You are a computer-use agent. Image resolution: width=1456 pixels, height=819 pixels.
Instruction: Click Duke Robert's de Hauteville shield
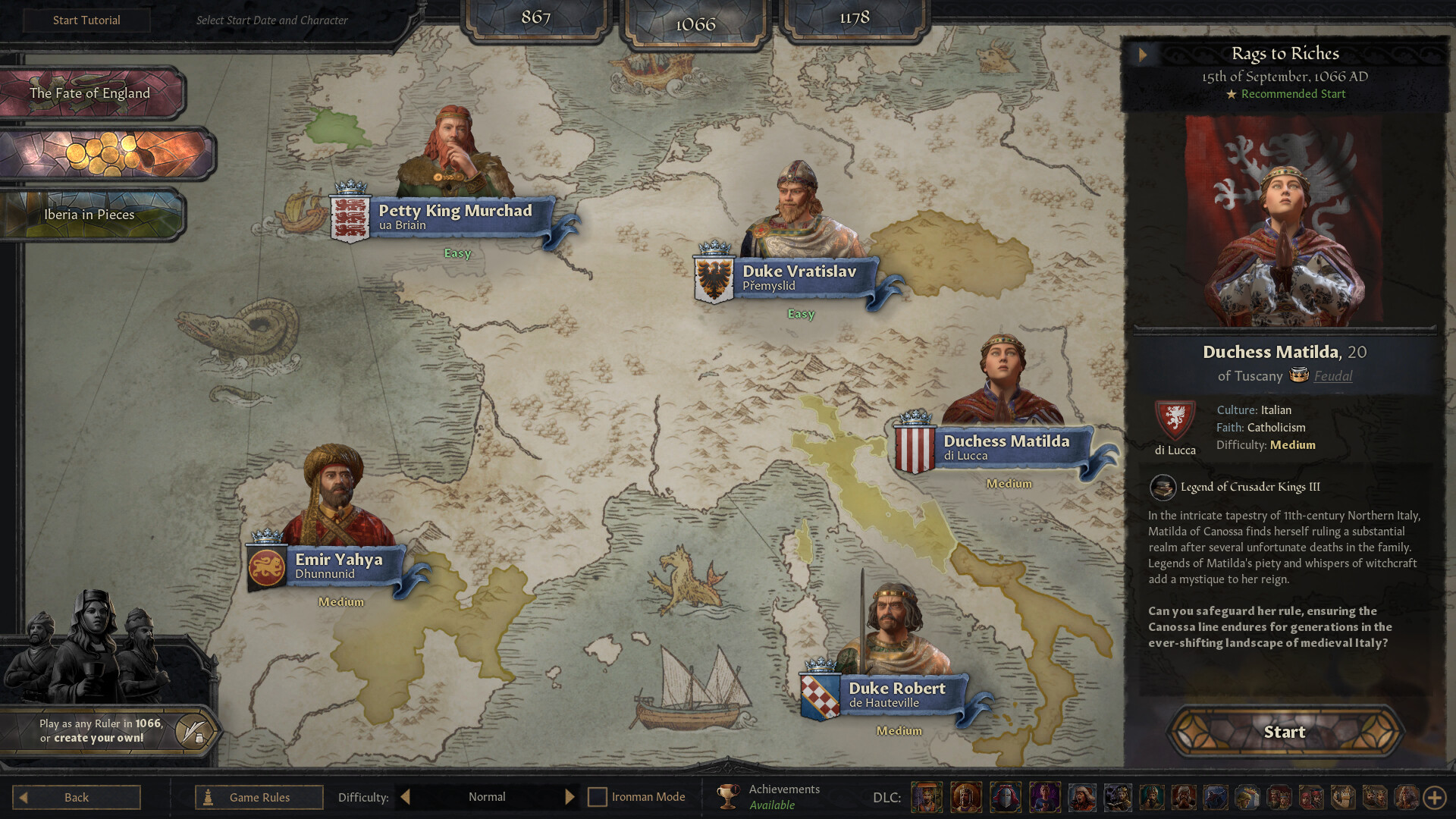(821, 696)
